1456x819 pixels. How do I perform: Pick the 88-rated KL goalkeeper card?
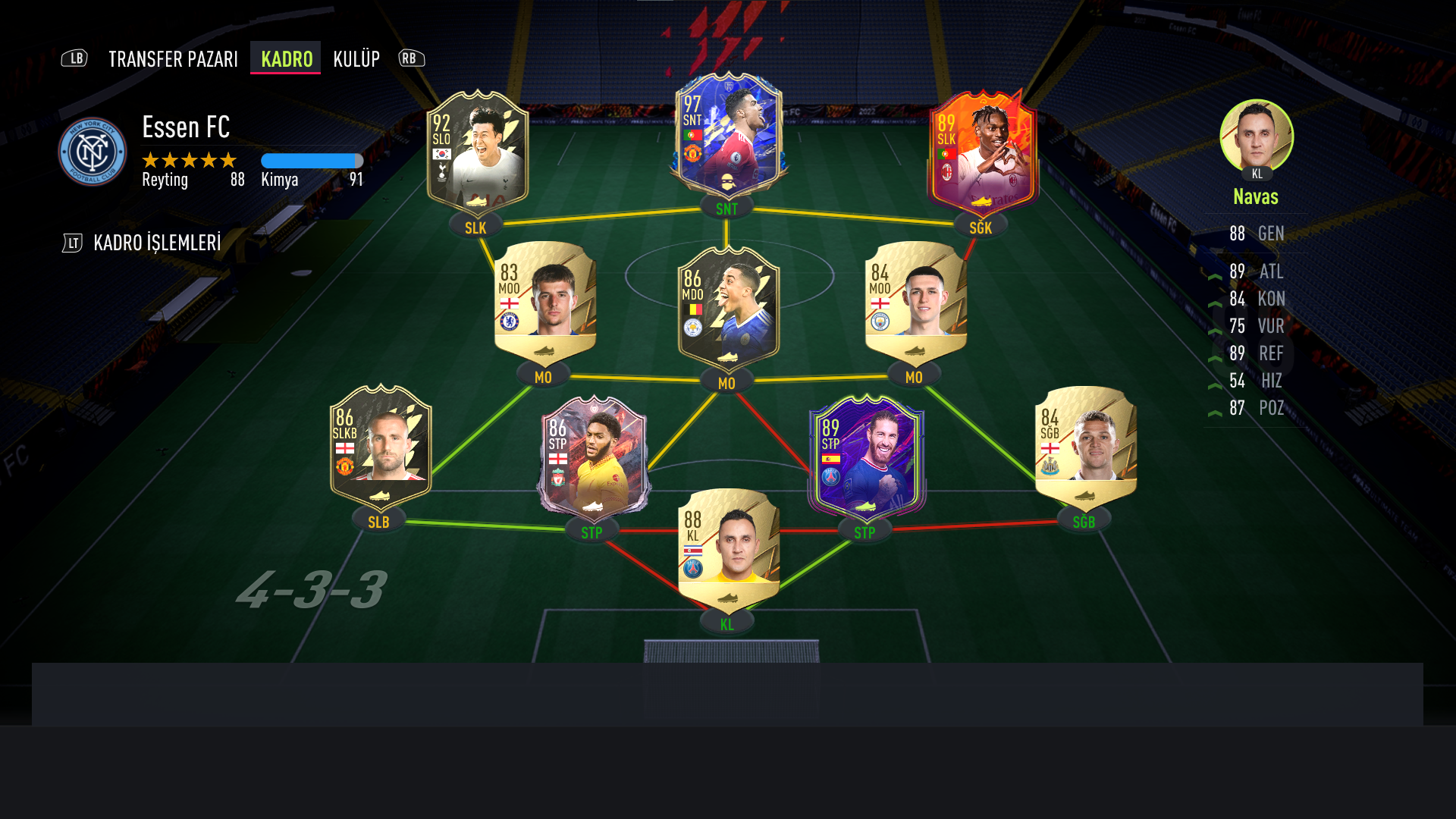tap(728, 550)
